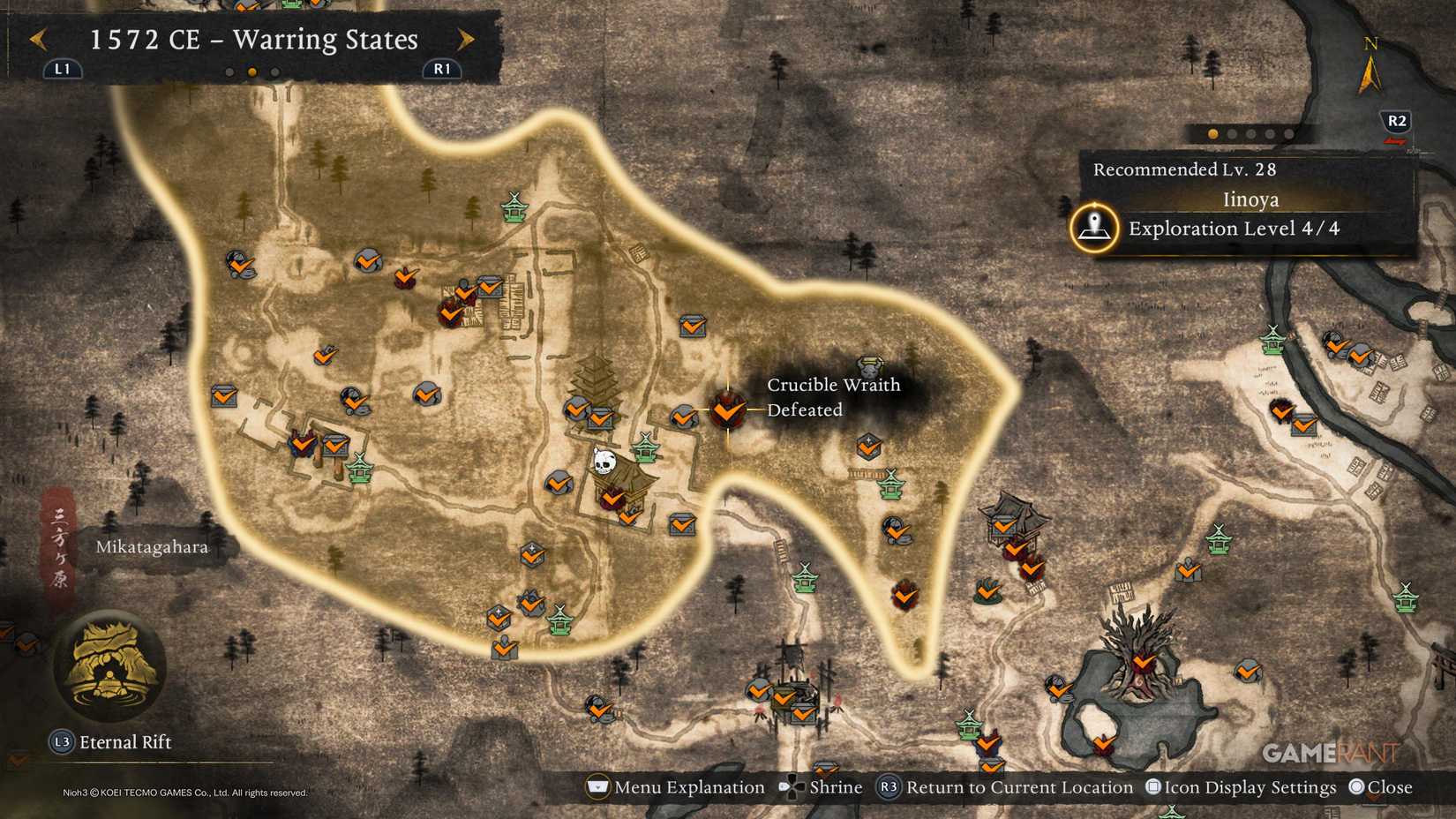Click the green shrine torii icon near top

(x=514, y=209)
